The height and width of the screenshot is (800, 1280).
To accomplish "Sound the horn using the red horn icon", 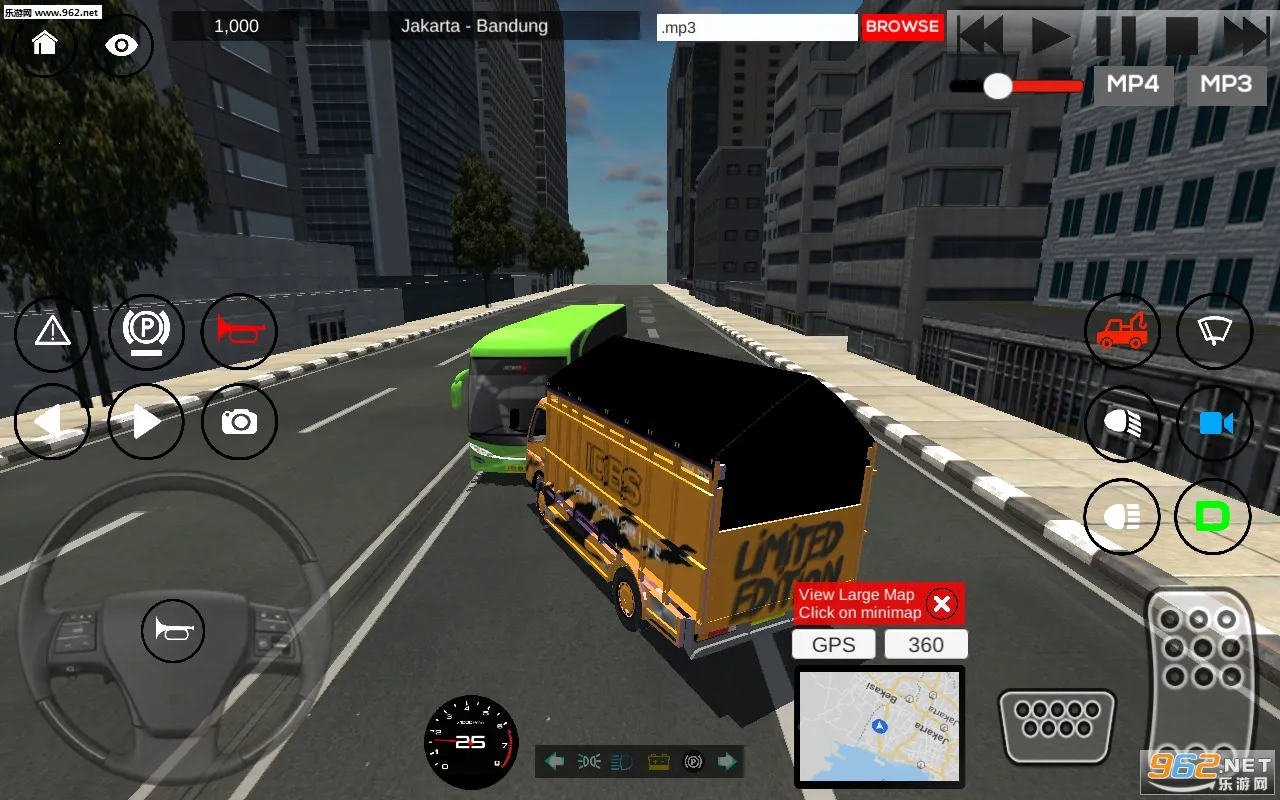I will pos(239,331).
